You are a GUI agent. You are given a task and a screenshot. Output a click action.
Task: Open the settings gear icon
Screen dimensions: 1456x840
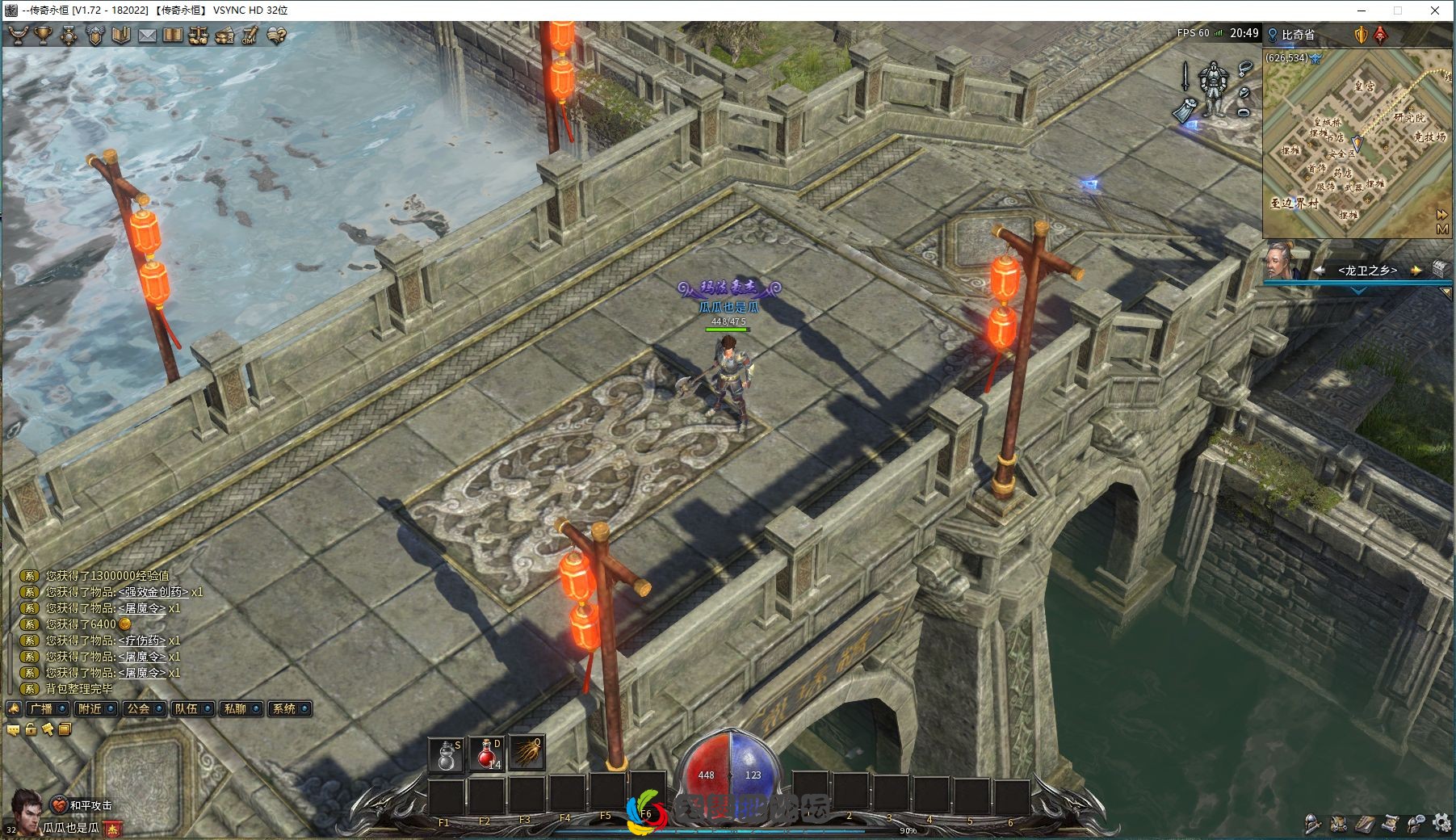(1441, 824)
